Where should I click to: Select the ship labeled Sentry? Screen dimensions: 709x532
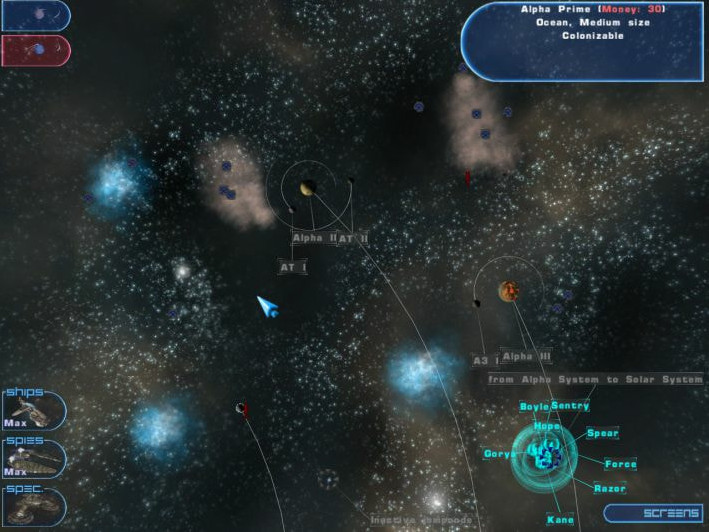point(570,406)
